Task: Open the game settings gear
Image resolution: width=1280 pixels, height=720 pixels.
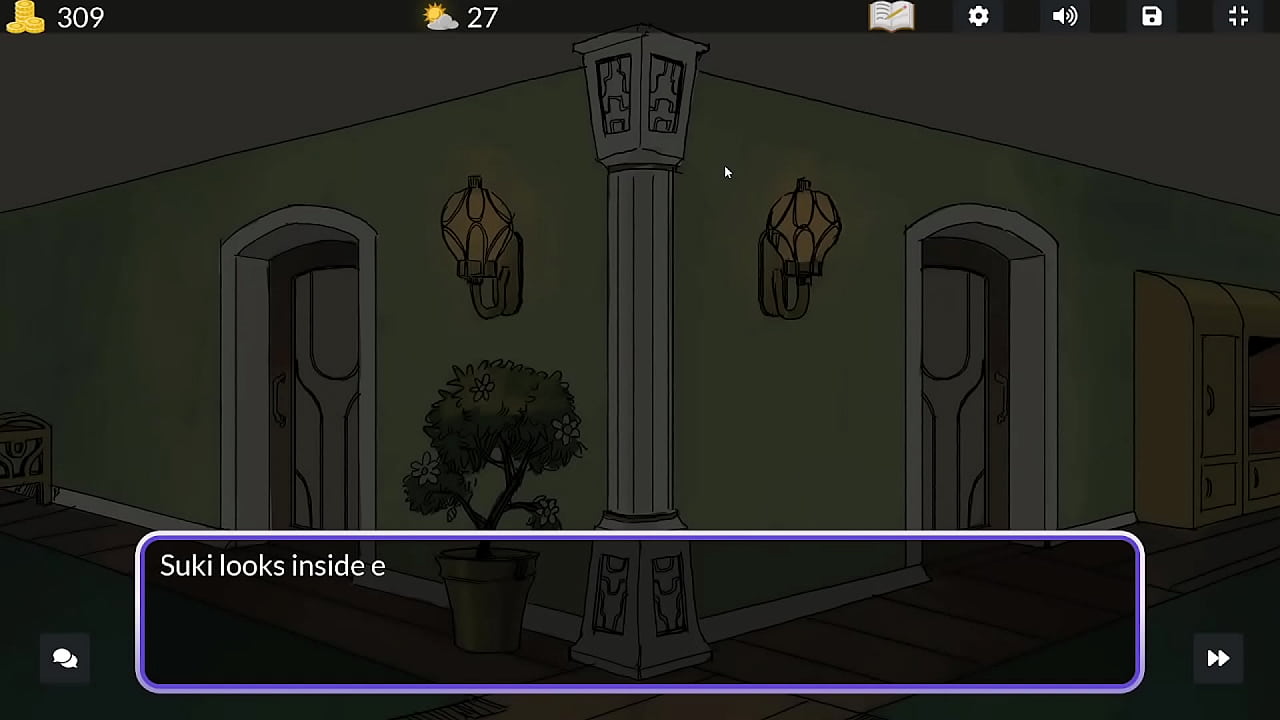Action: pyautogui.click(x=978, y=17)
